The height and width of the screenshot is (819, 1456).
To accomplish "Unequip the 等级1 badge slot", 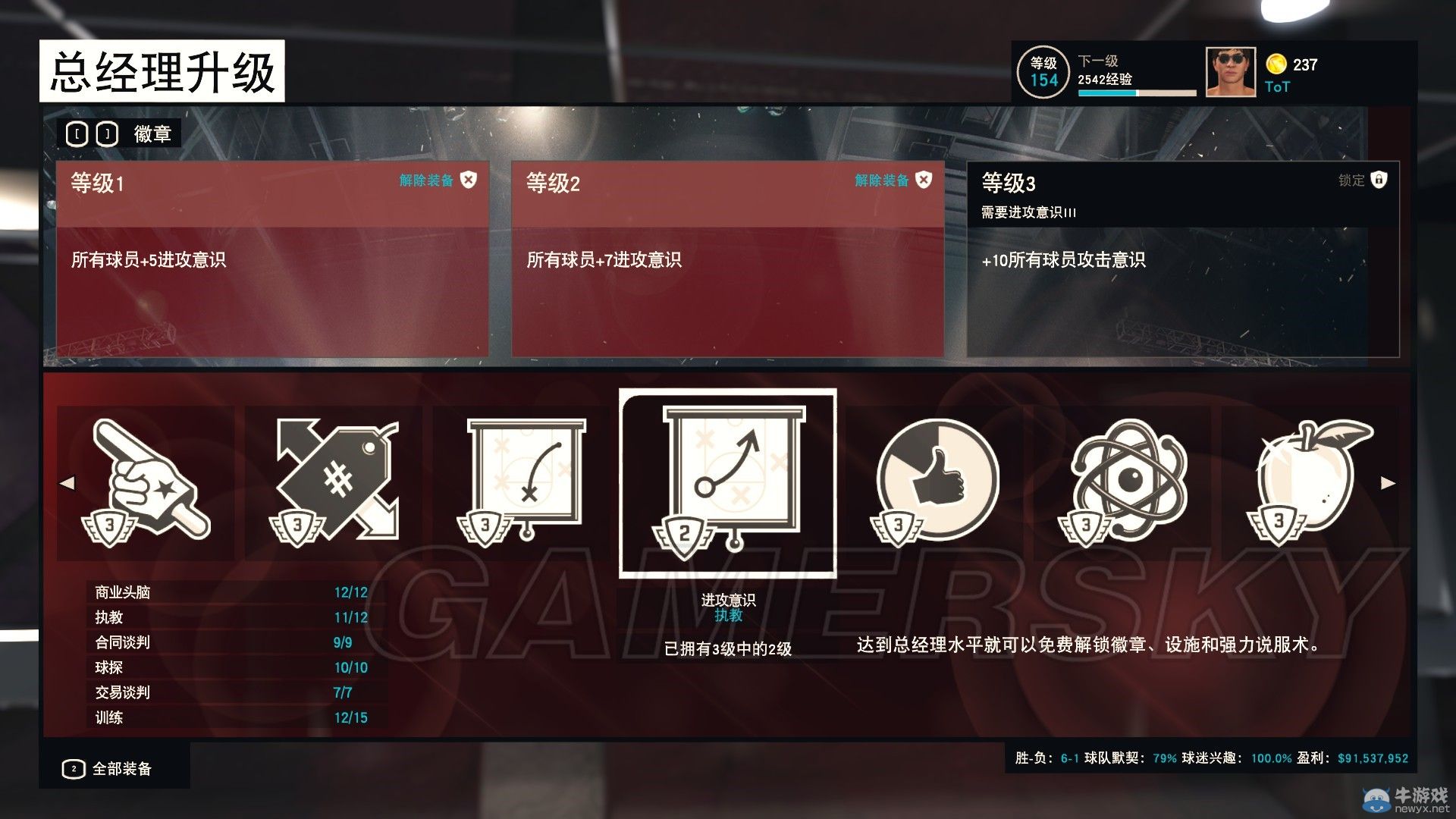I will [469, 180].
